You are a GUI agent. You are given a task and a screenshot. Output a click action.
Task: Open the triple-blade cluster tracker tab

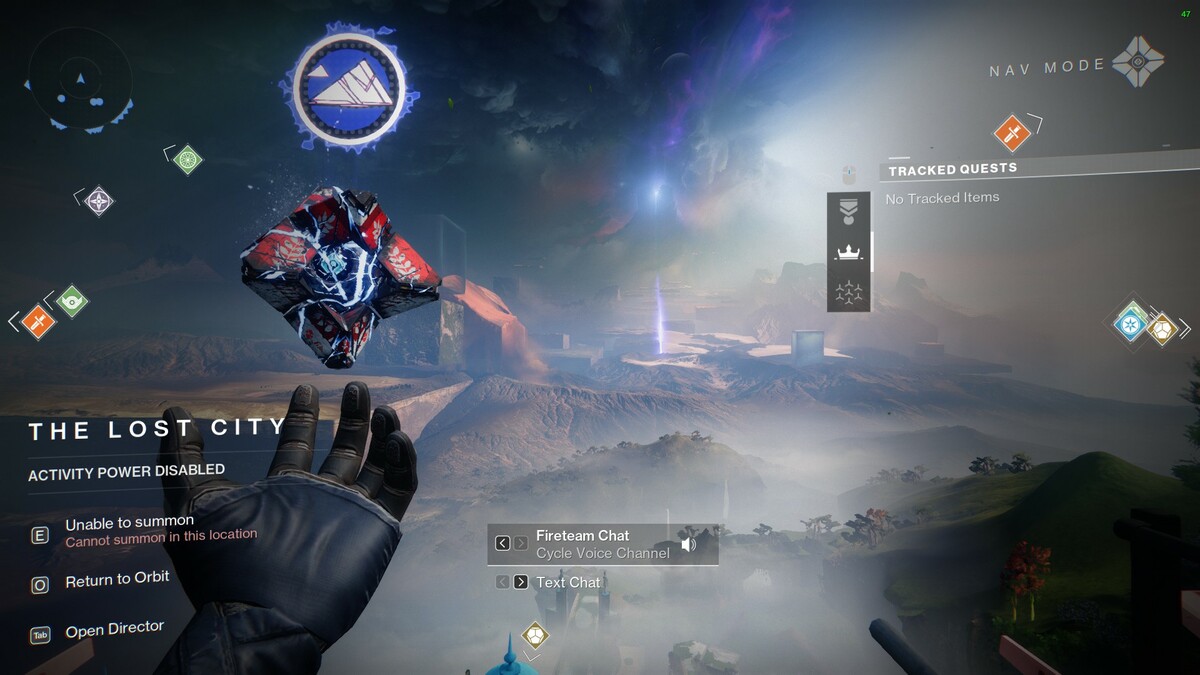(x=848, y=293)
